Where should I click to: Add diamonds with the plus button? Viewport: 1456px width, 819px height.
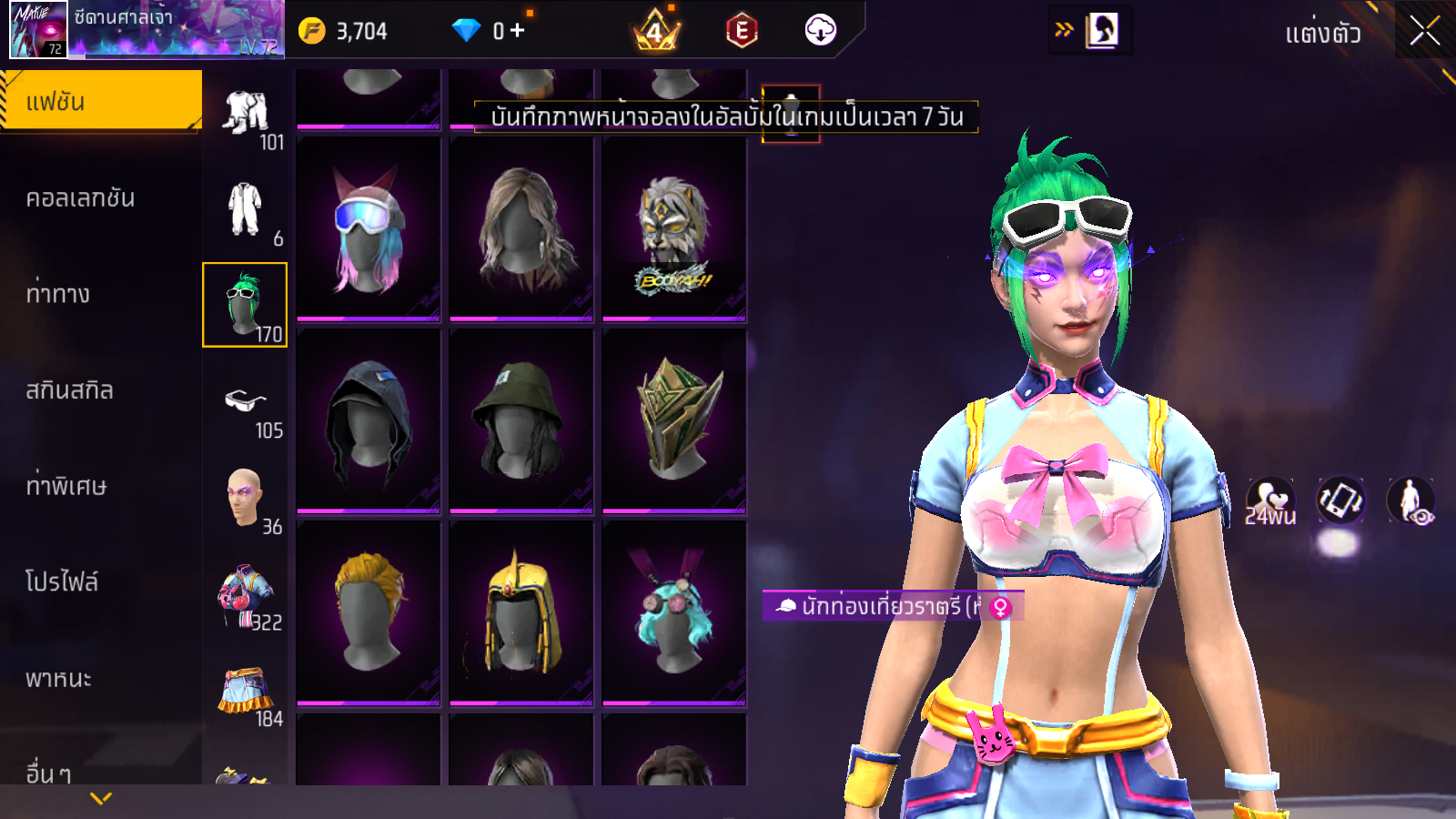click(517, 31)
